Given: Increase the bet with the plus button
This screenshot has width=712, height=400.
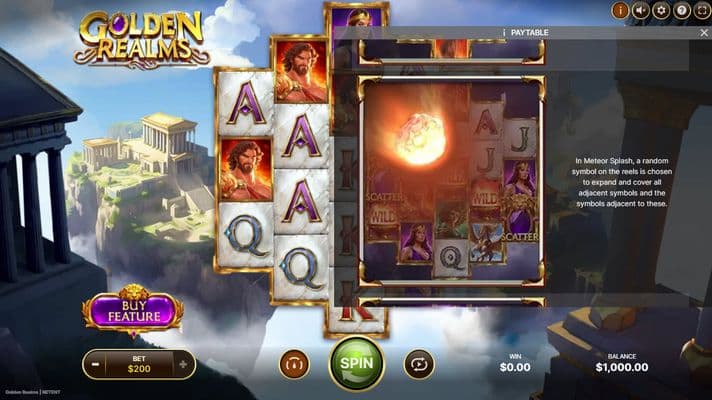Looking at the screenshot, I should coord(183,364).
